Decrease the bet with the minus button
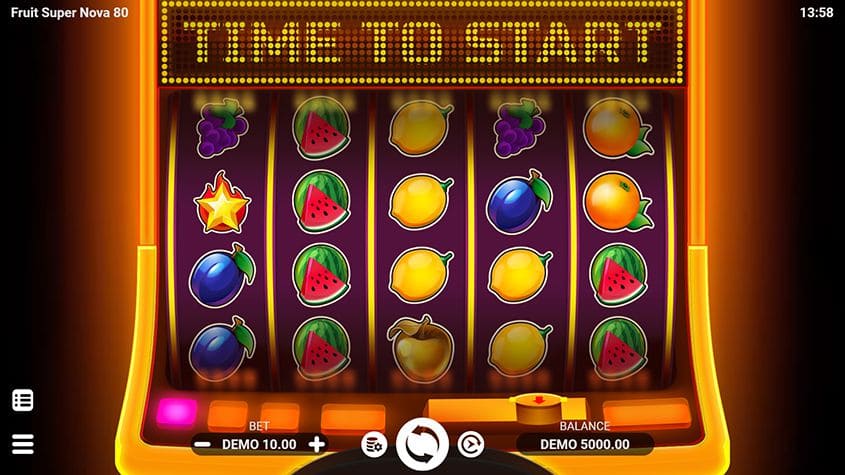Screen dimensions: 845x475 click(203, 444)
